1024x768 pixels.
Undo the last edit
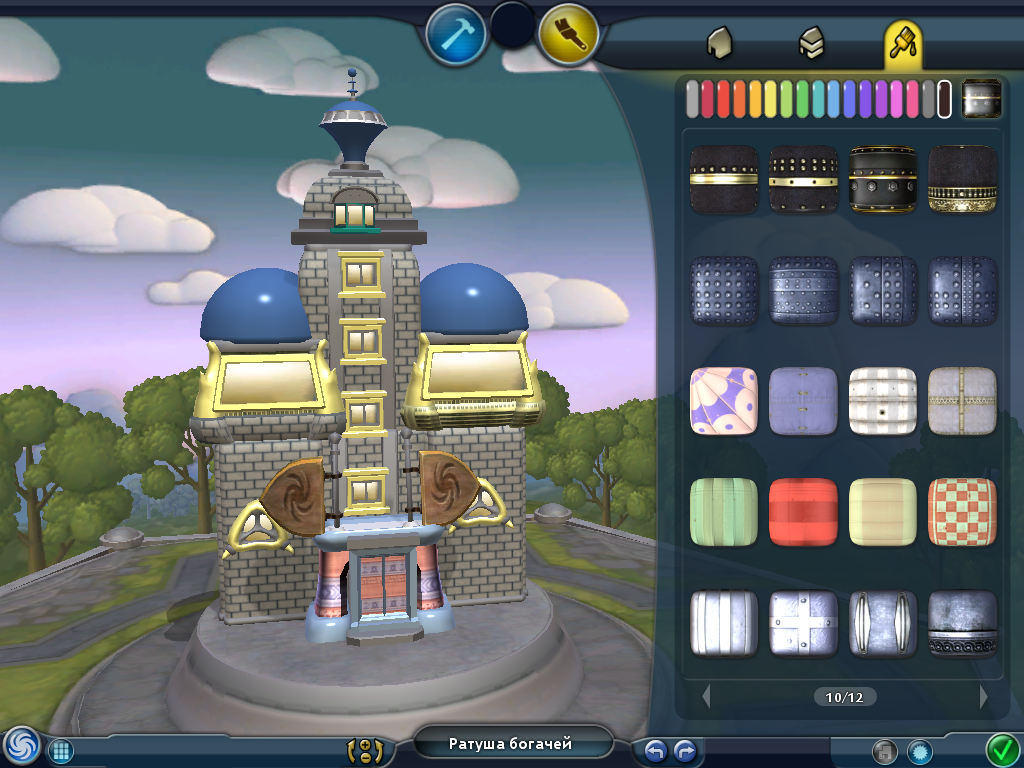tap(655, 750)
